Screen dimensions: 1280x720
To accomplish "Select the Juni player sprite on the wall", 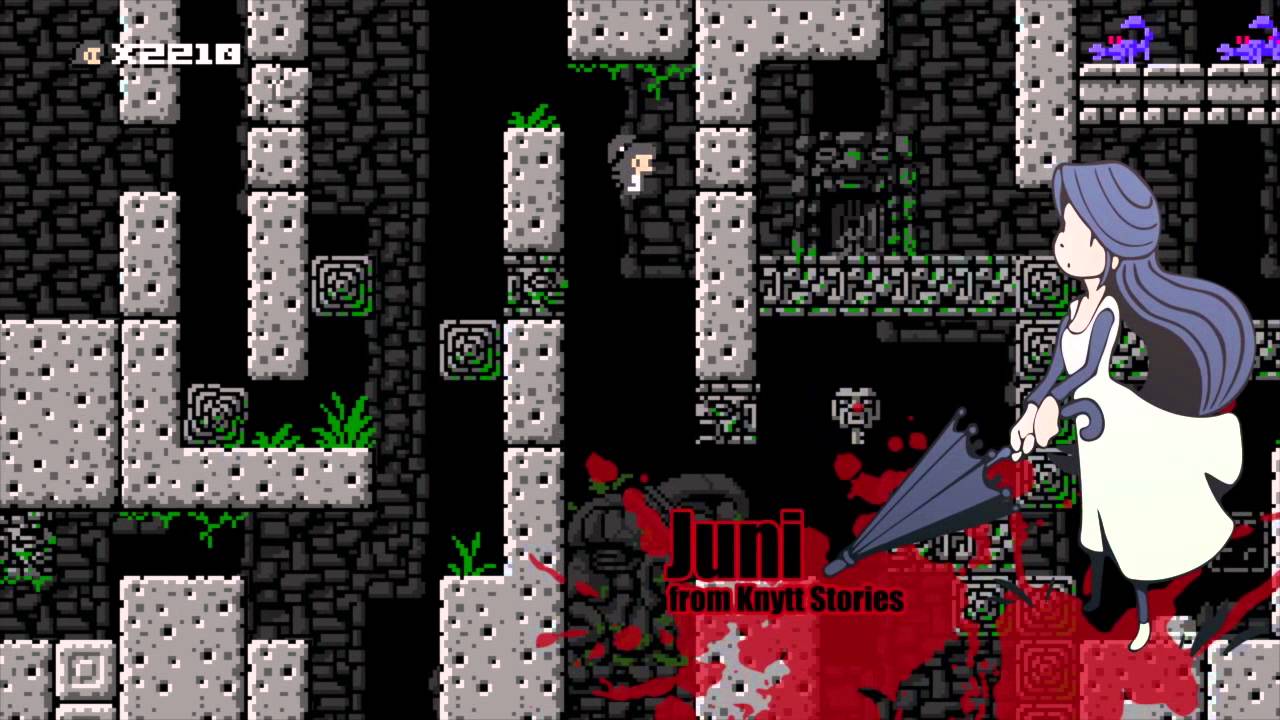I will (x=635, y=170).
